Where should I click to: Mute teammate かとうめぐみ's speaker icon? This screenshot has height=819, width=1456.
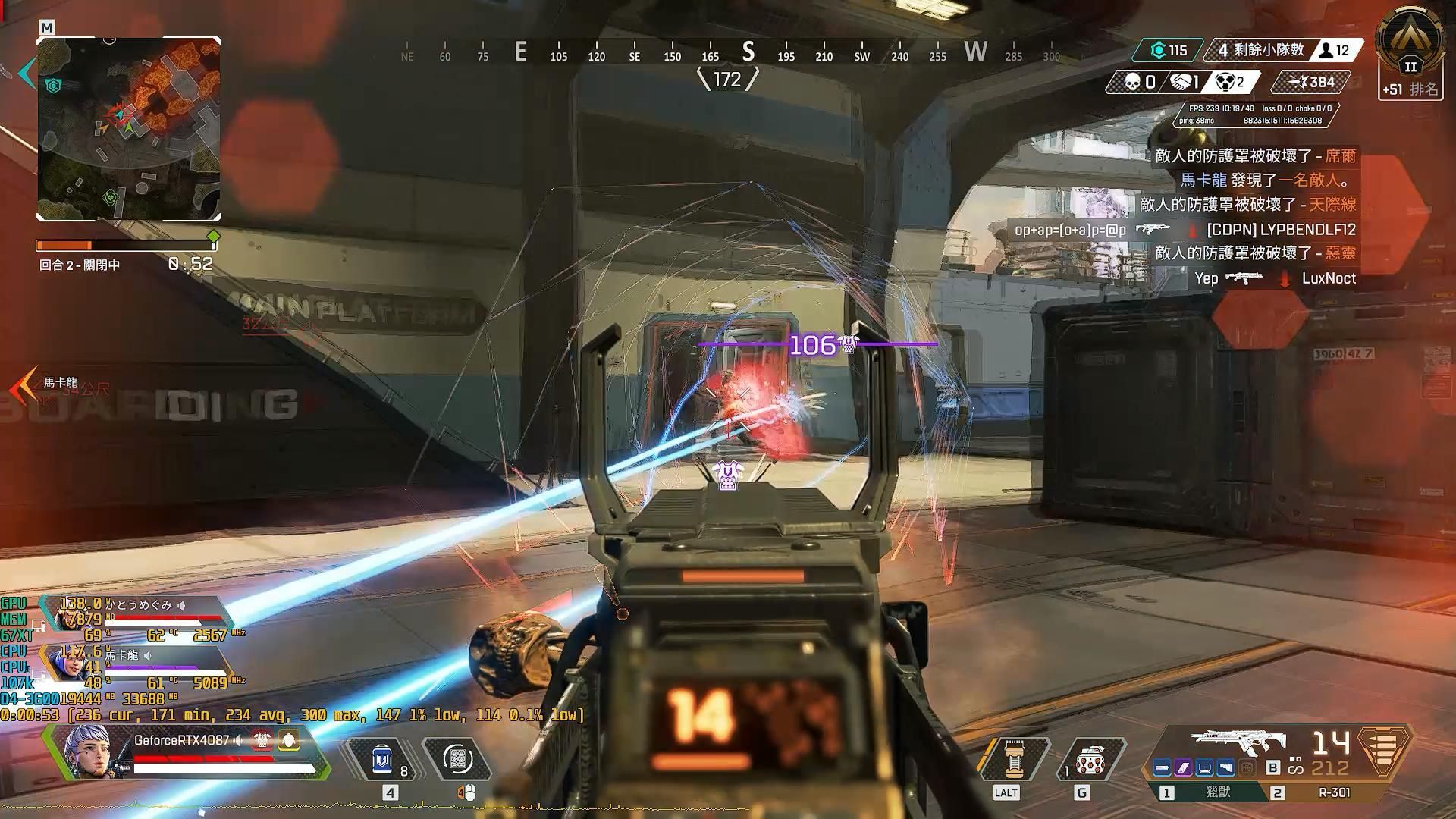[x=183, y=607]
